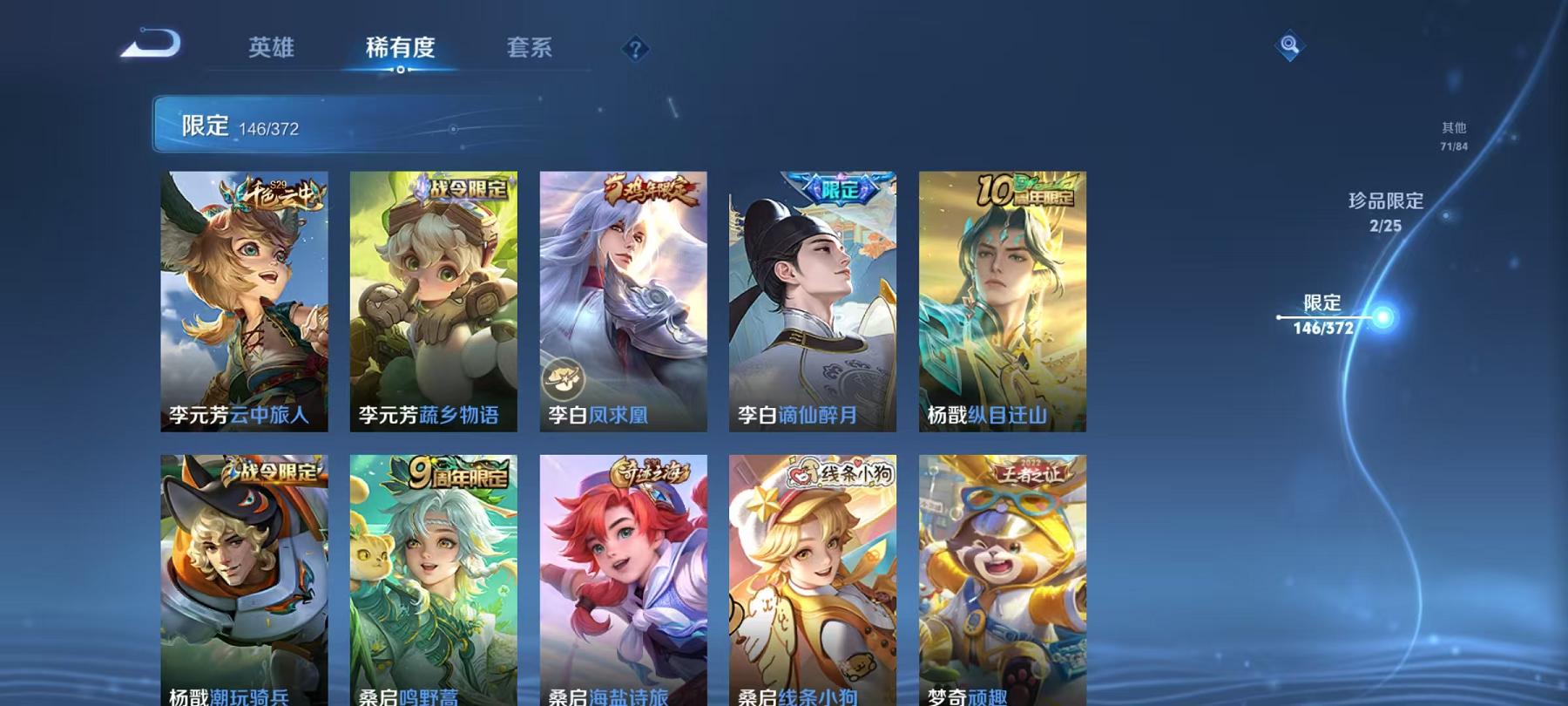Click the 限定 146/372 label on the right
The image size is (1568, 706).
pyautogui.click(x=1326, y=314)
